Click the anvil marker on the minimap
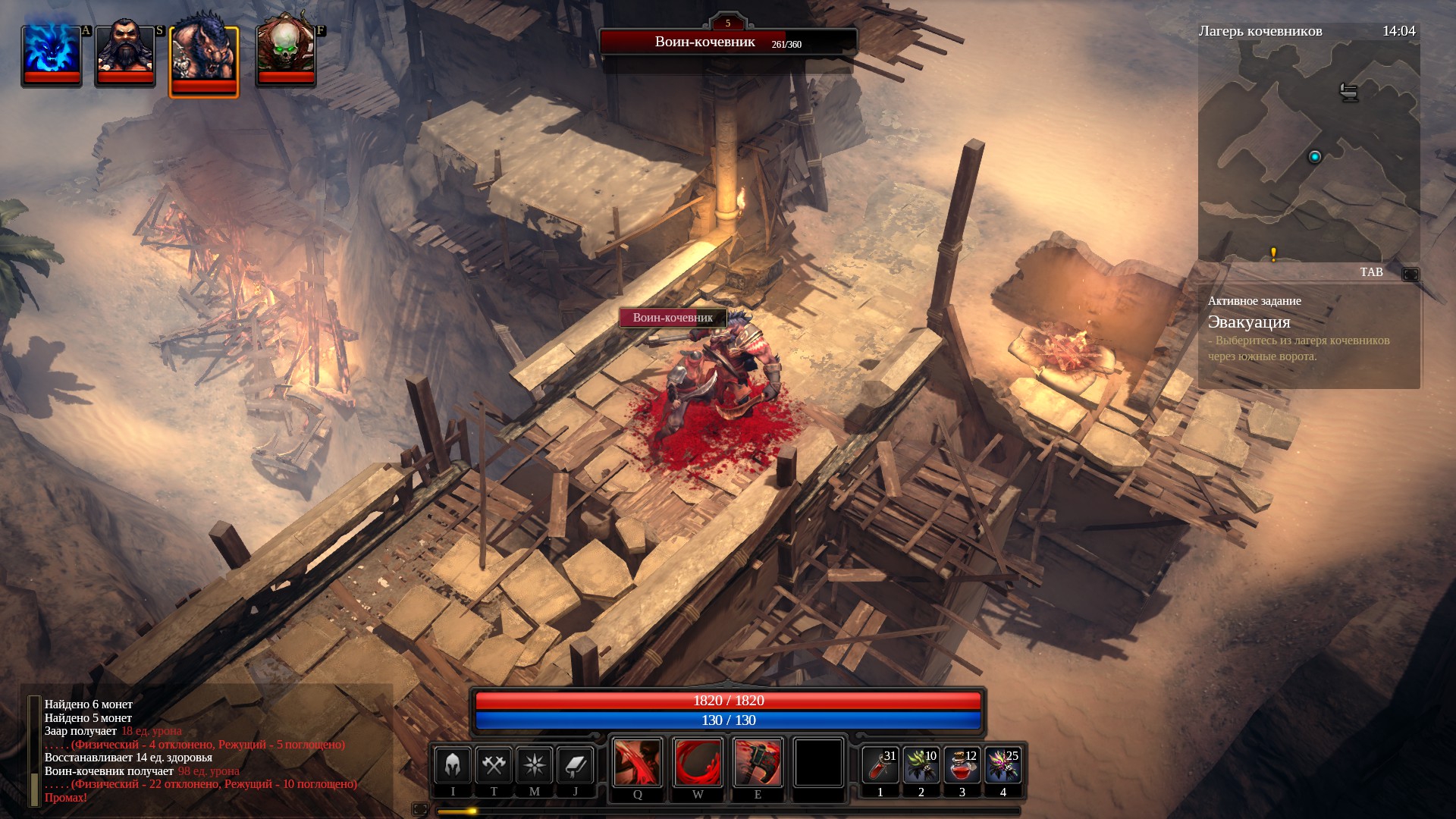The image size is (1456, 819). point(1348,92)
